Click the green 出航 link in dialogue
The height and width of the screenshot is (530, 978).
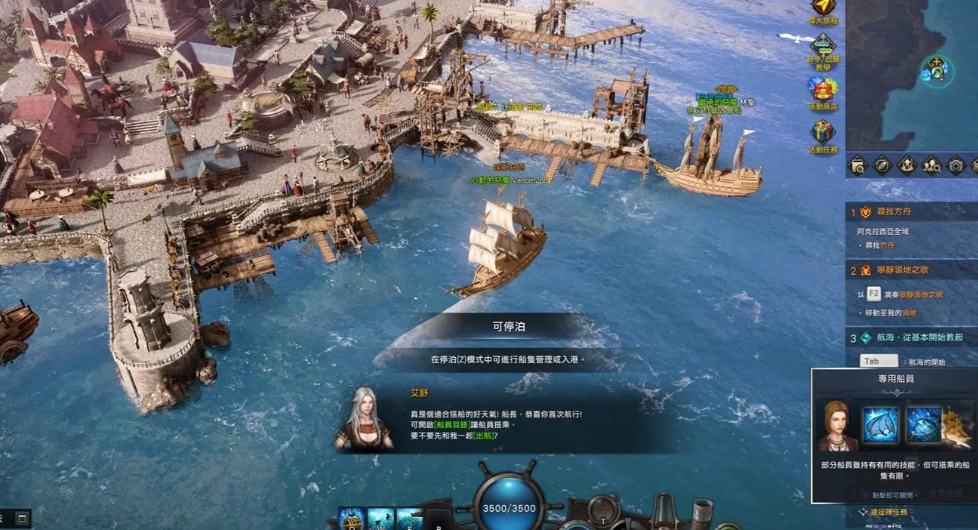(x=483, y=436)
